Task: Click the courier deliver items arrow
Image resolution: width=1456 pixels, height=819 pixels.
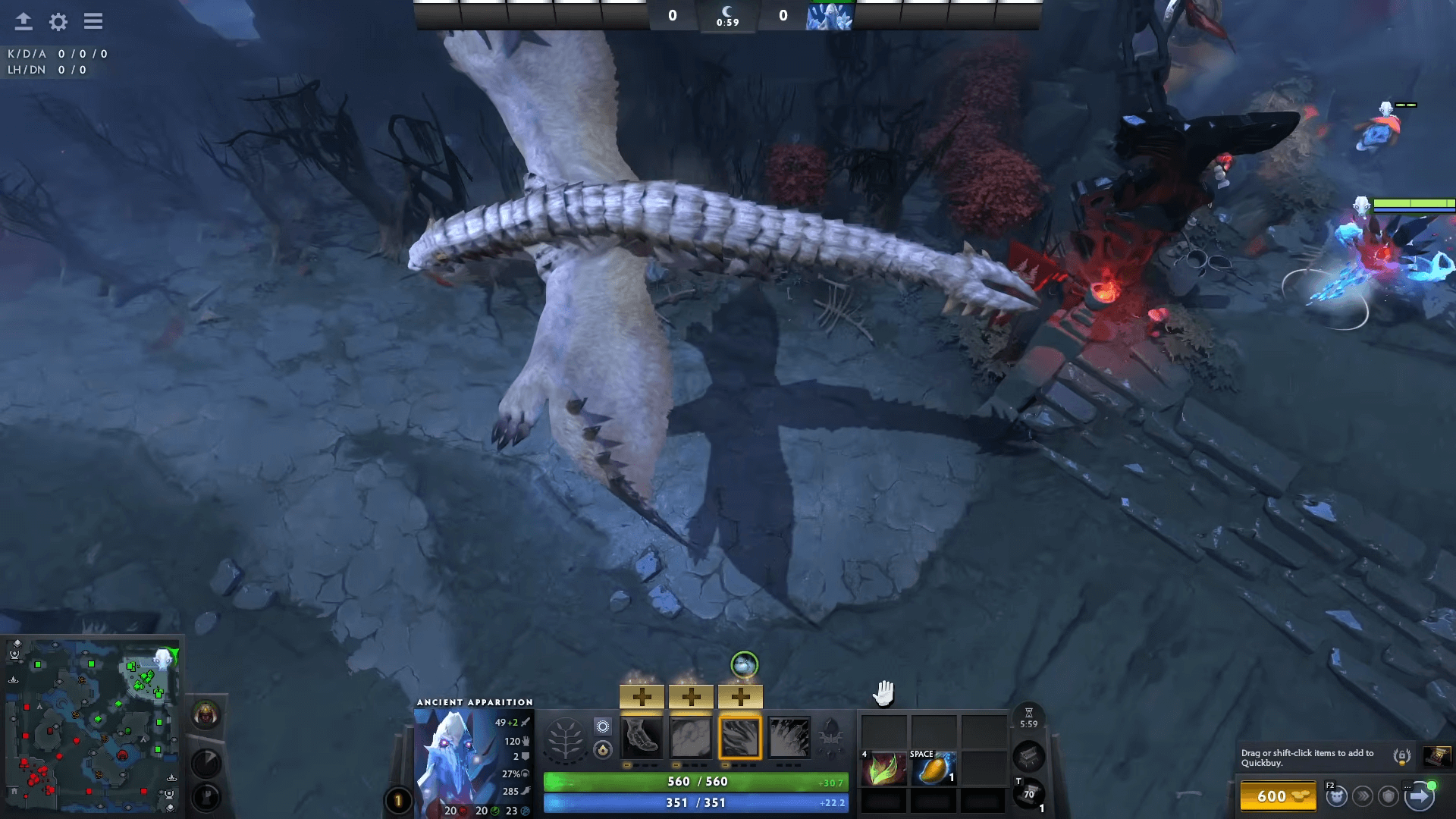Action: (1419, 796)
